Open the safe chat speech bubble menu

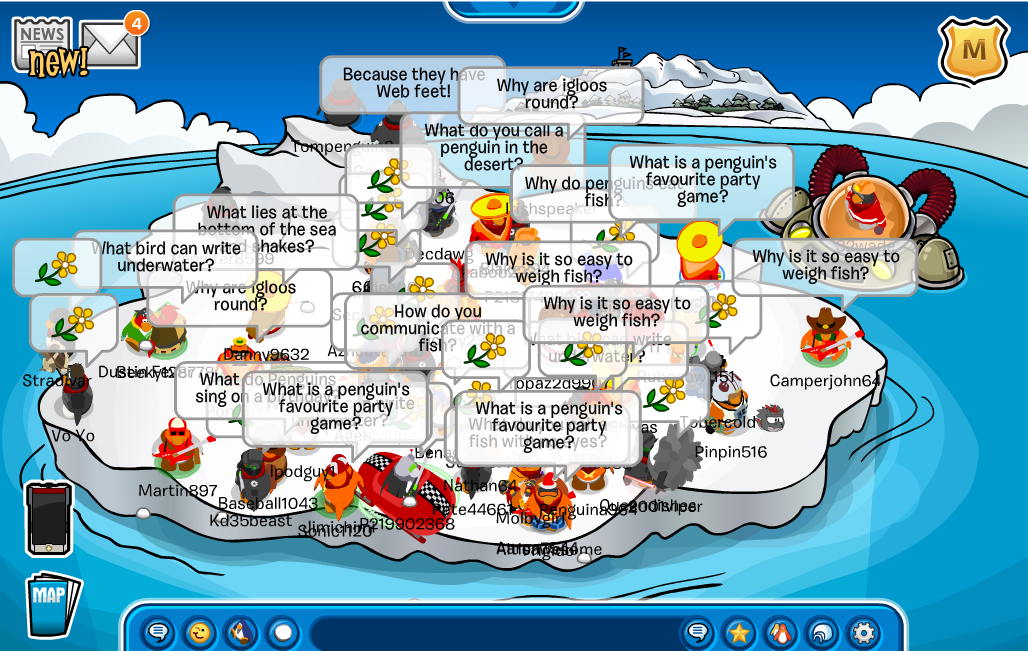[x=157, y=632]
